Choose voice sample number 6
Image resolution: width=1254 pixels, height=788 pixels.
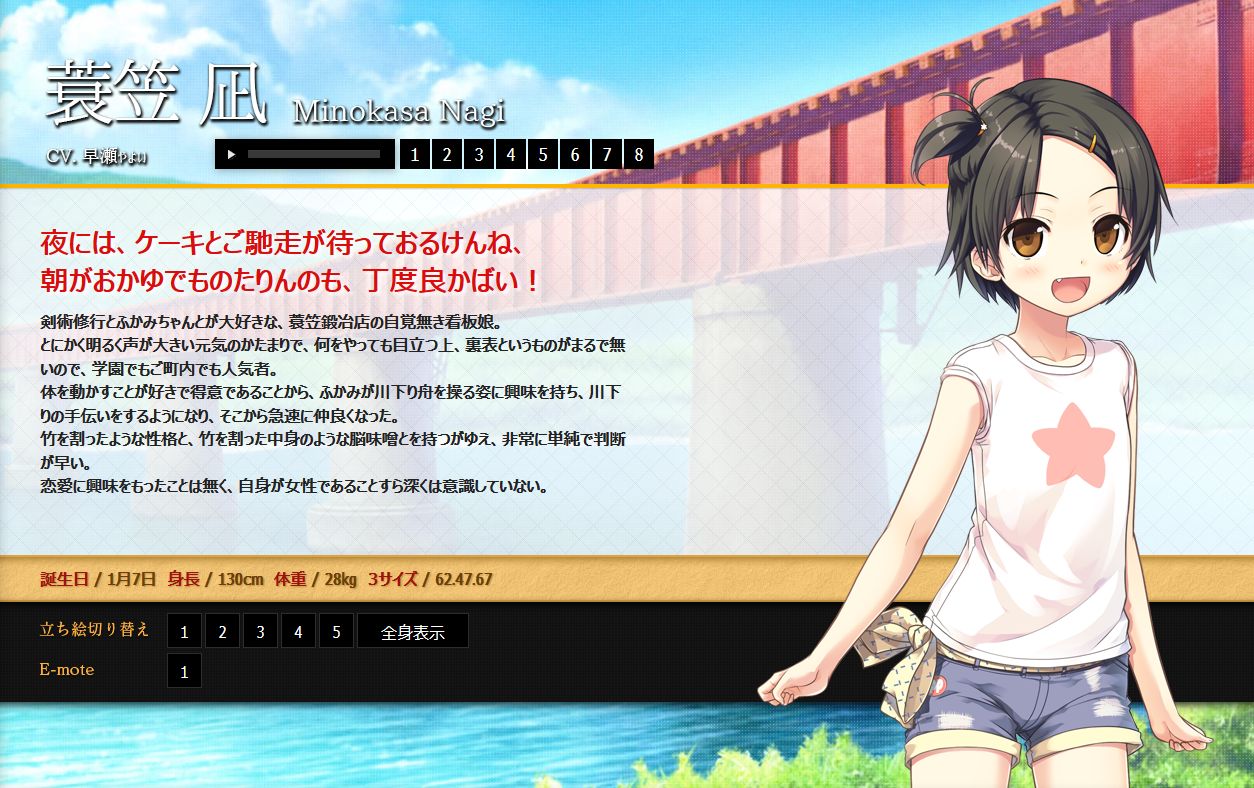[575, 154]
